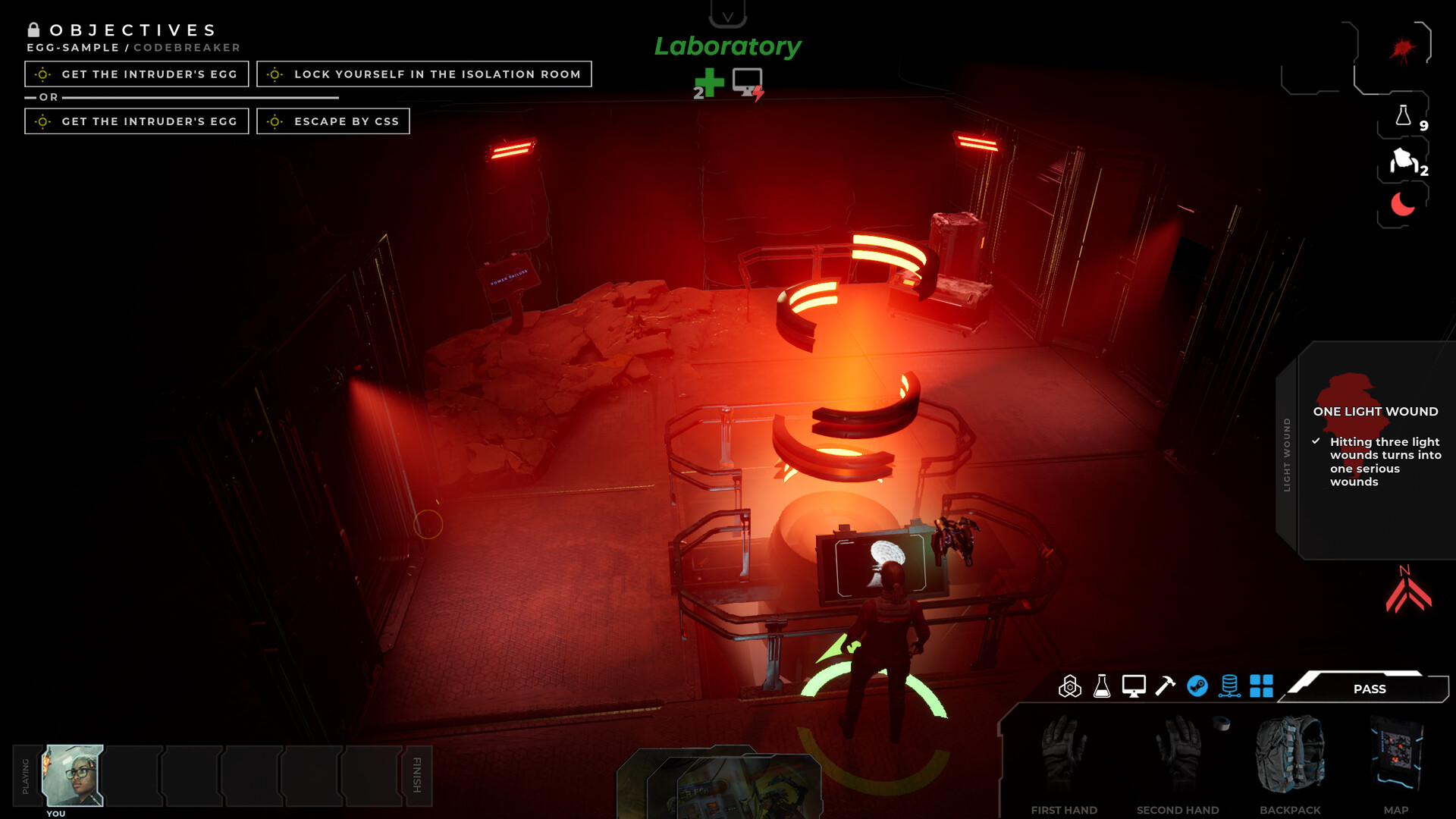
Task: Open the Objectives panel lock header
Action: pyautogui.click(x=33, y=30)
